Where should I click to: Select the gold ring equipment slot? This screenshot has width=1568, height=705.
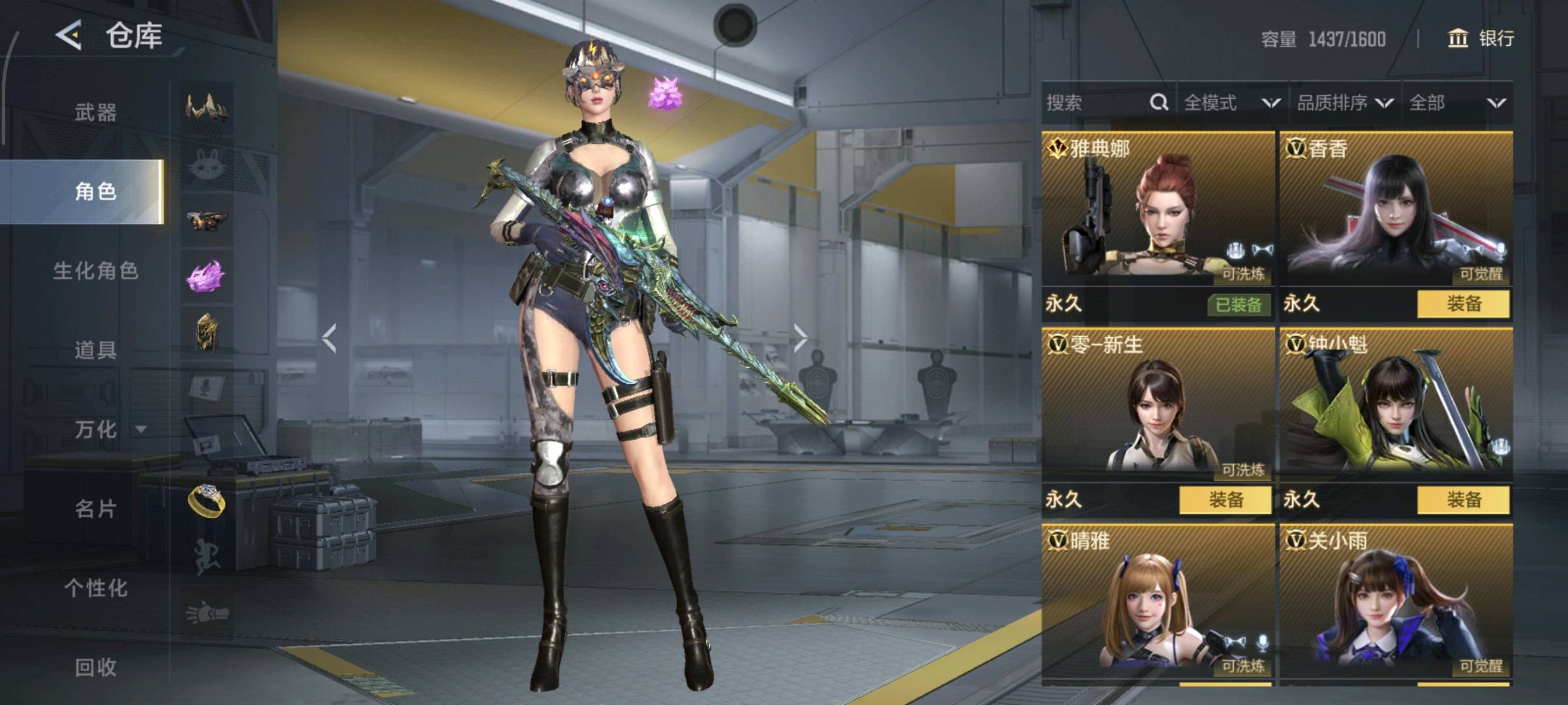click(x=207, y=501)
